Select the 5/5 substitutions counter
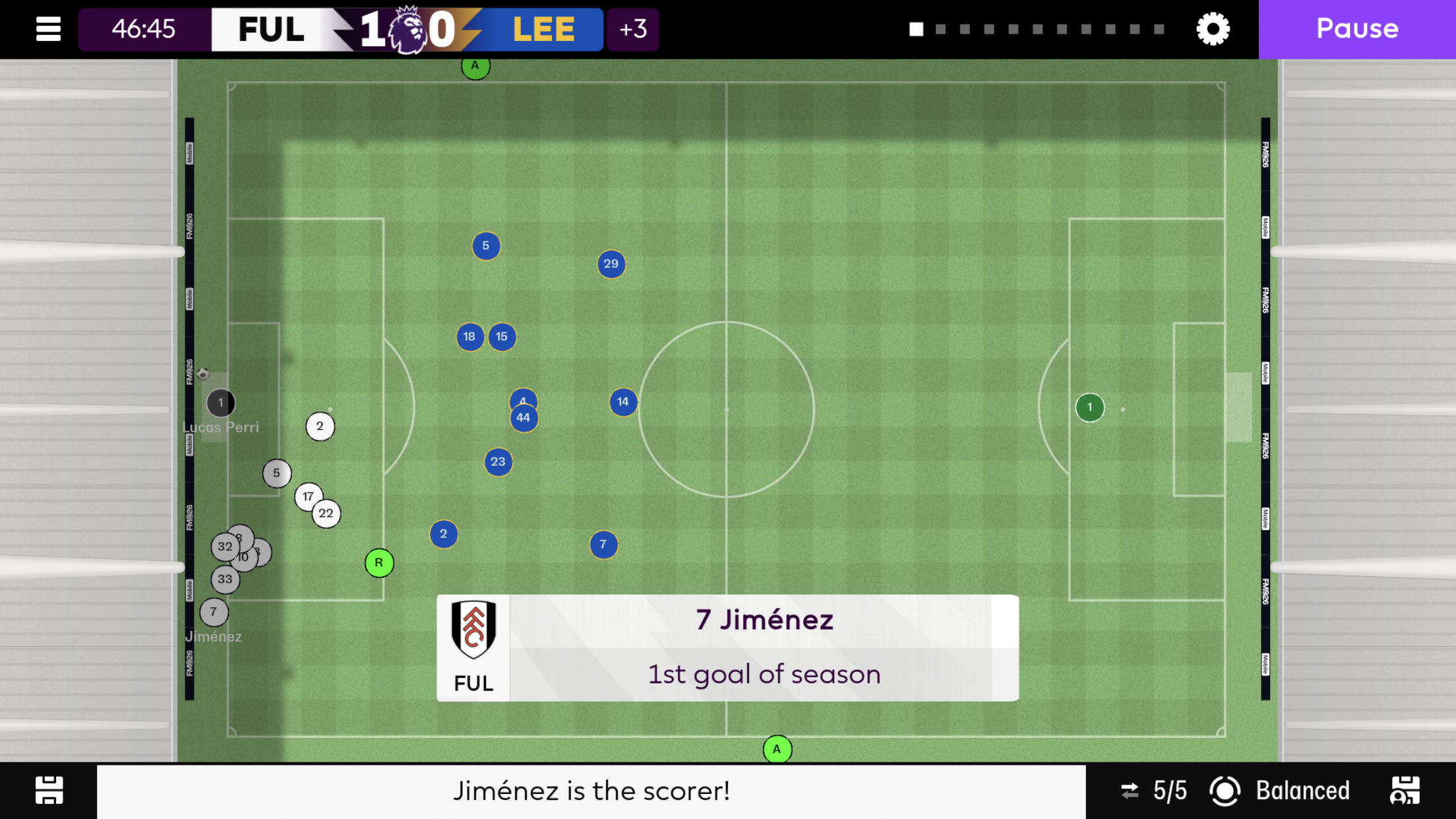1456x819 pixels. 1169,790
